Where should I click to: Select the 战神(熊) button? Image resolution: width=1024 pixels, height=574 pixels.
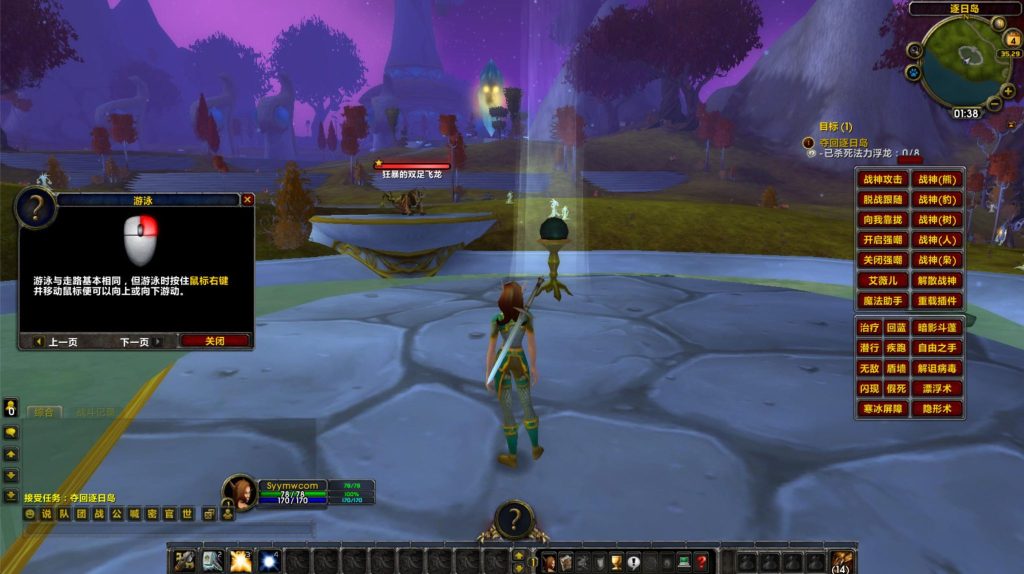pos(937,180)
